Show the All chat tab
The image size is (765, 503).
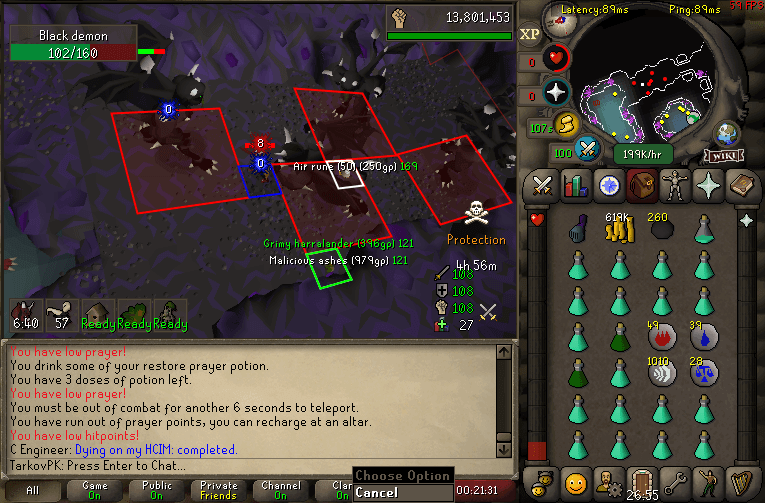pos(33,490)
